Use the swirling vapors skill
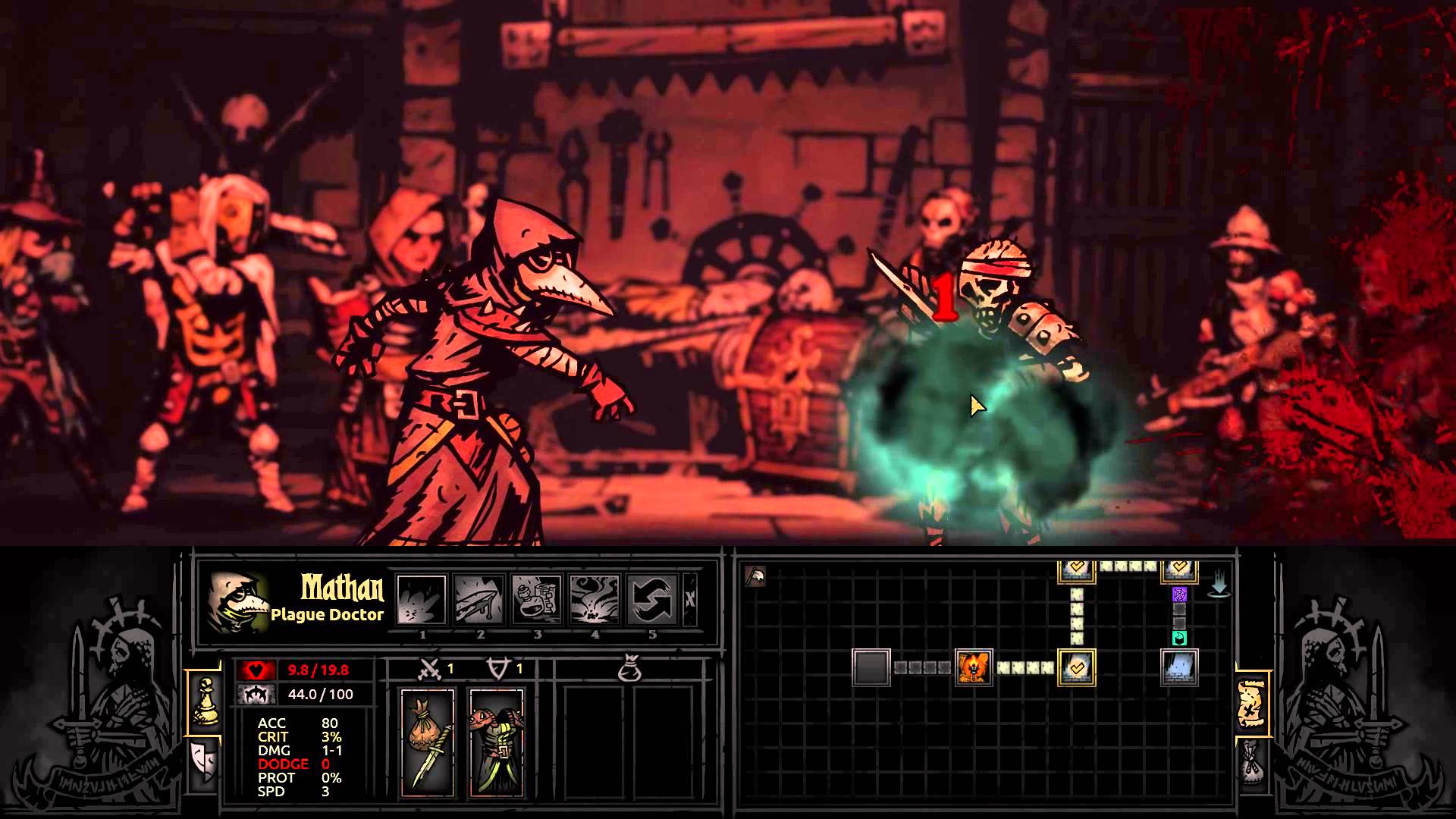This screenshot has height=819, width=1456. [595, 599]
